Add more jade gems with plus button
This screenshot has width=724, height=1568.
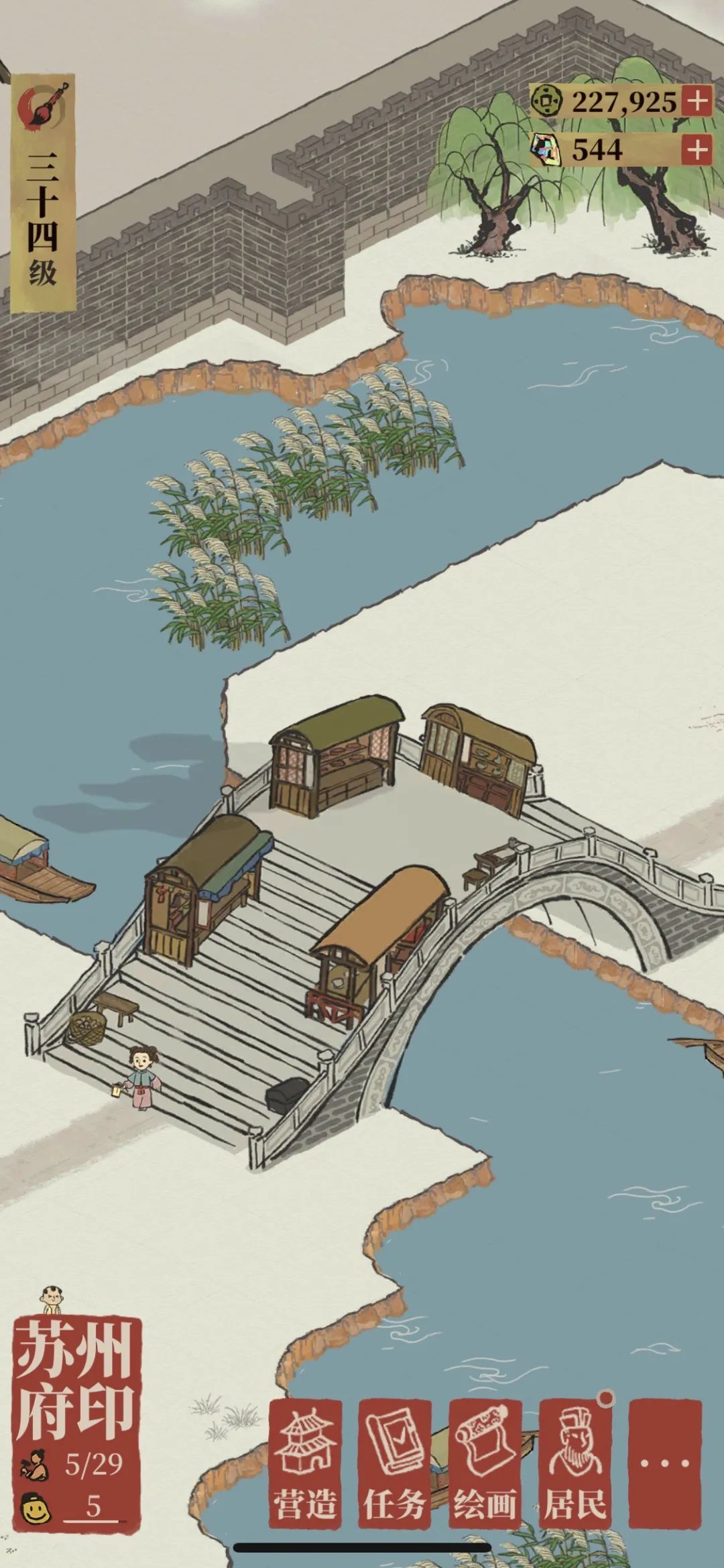[x=697, y=149]
